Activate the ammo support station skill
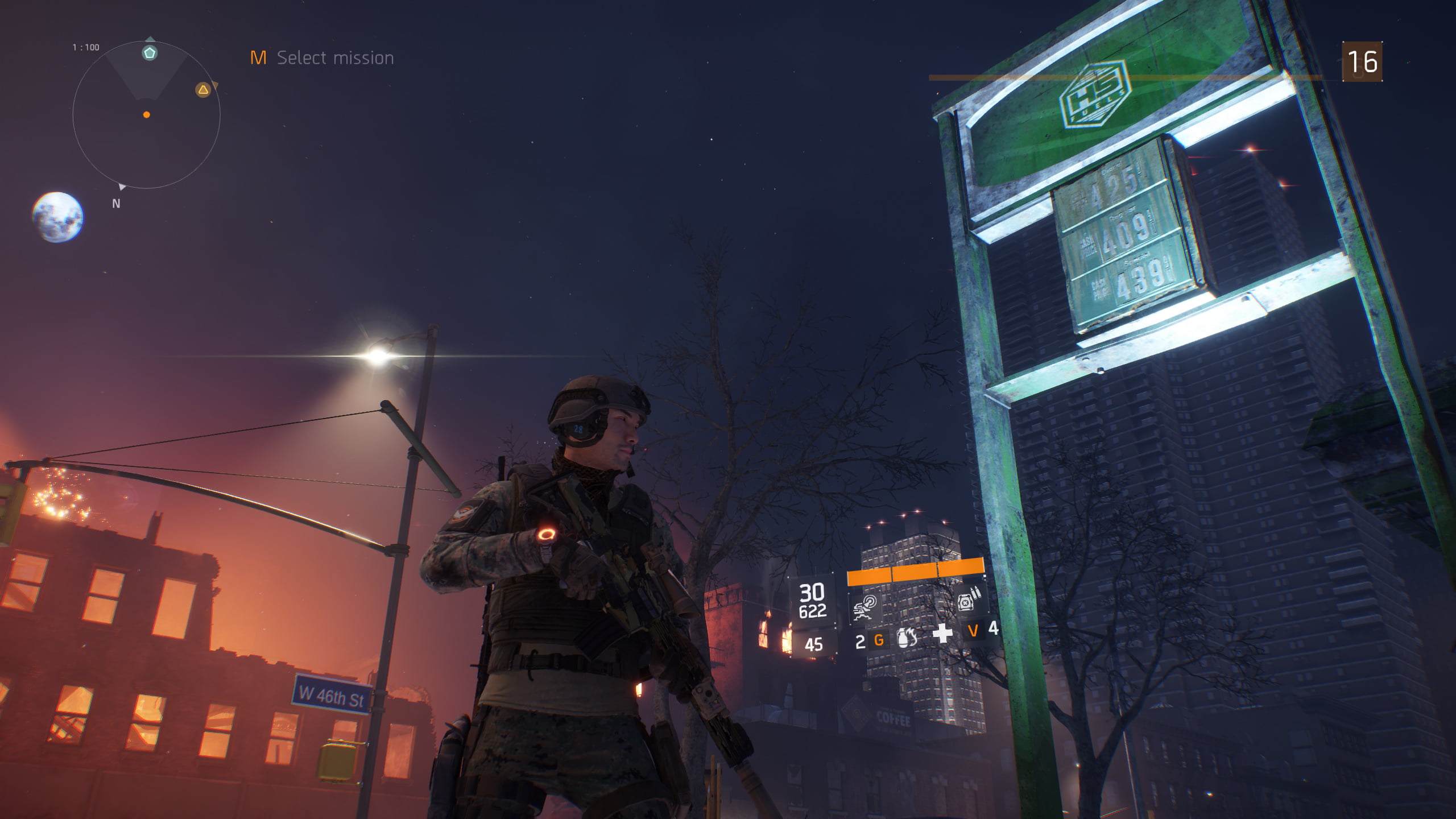The height and width of the screenshot is (819, 1456). (967, 601)
